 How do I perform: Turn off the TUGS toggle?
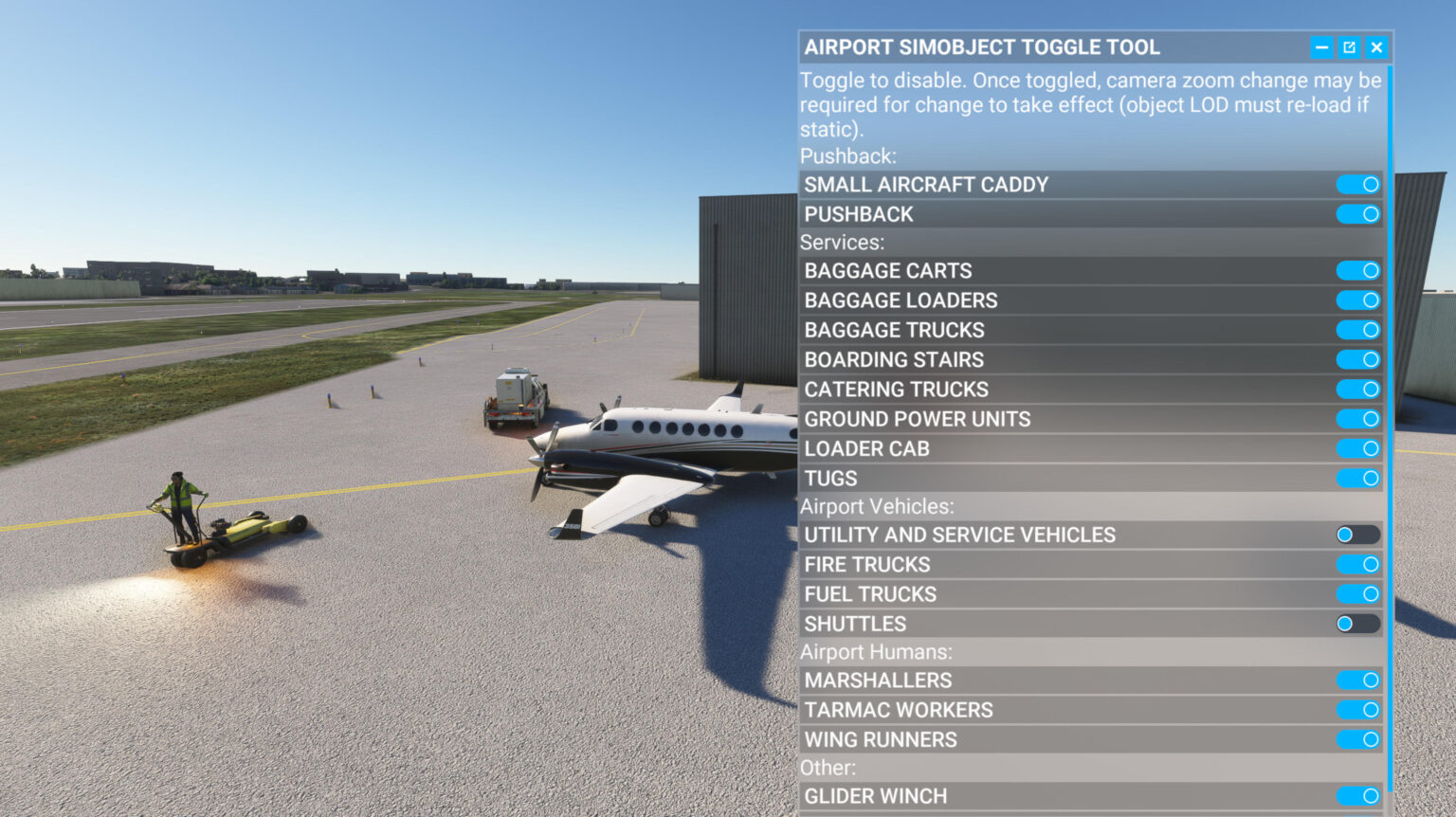click(1357, 478)
